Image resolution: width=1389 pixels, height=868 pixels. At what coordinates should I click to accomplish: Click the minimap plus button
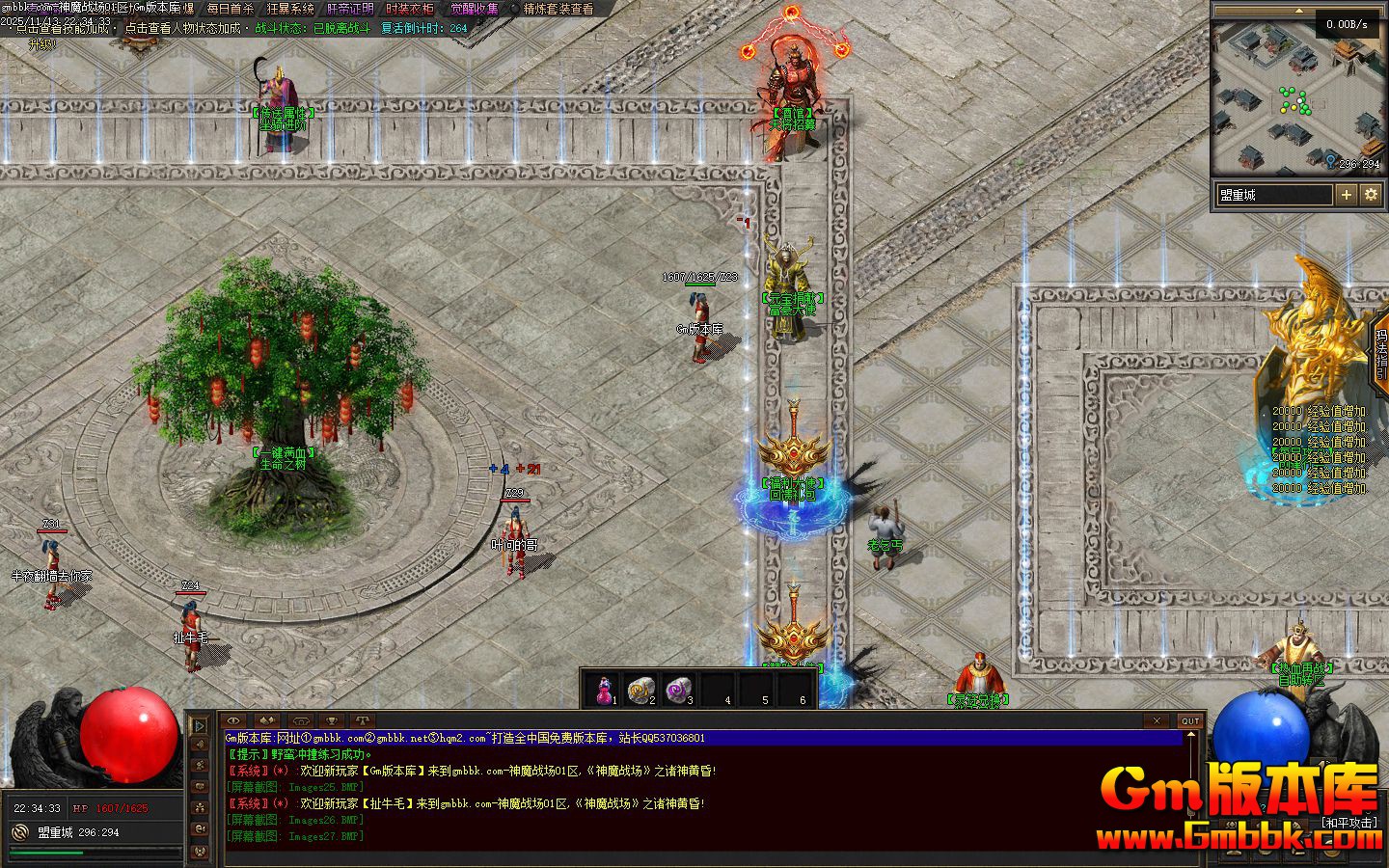[x=1347, y=195]
